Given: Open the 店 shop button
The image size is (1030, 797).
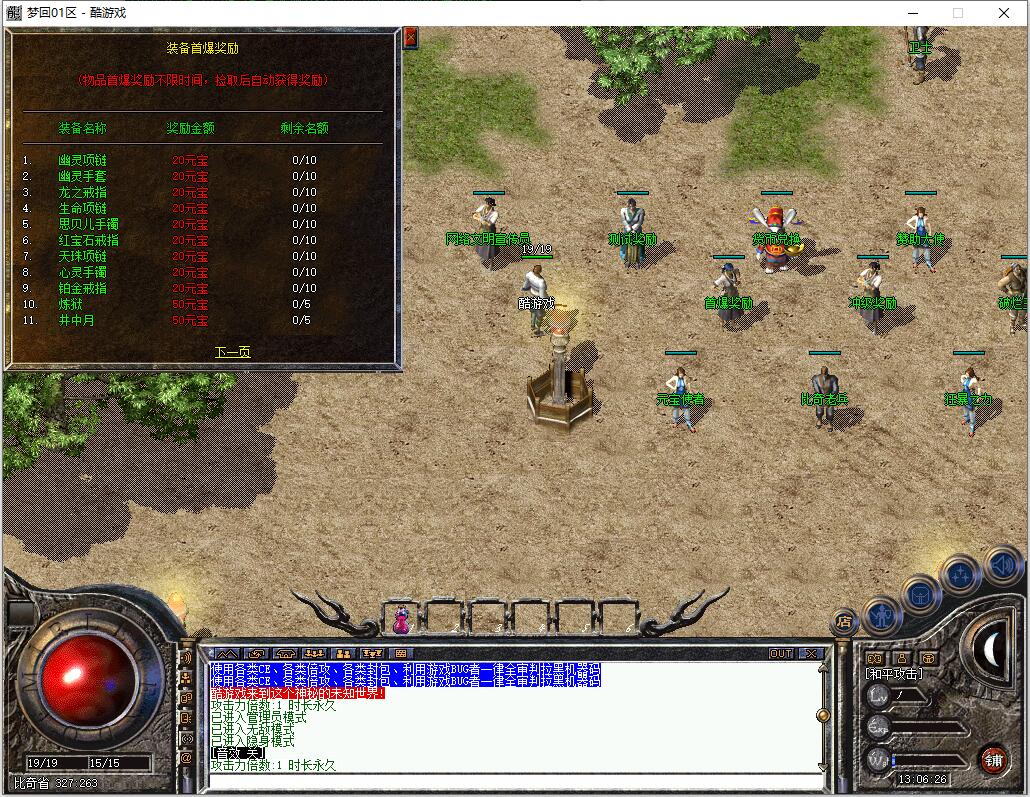Looking at the screenshot, I should click(x=844, y=622).
